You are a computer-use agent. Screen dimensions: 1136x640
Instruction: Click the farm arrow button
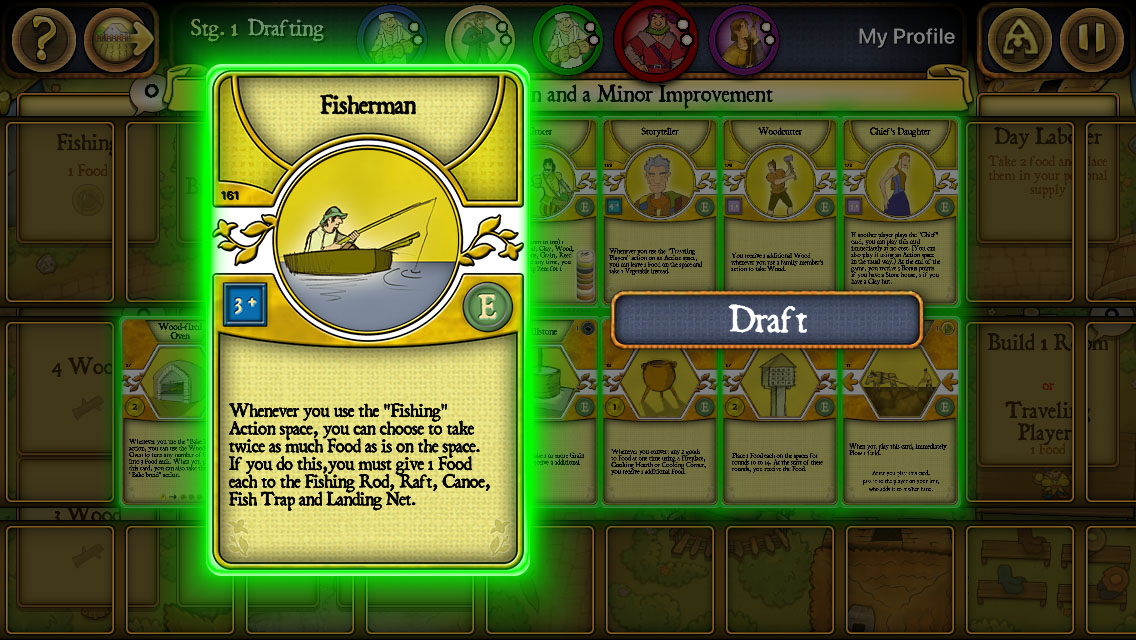(119, 39)
